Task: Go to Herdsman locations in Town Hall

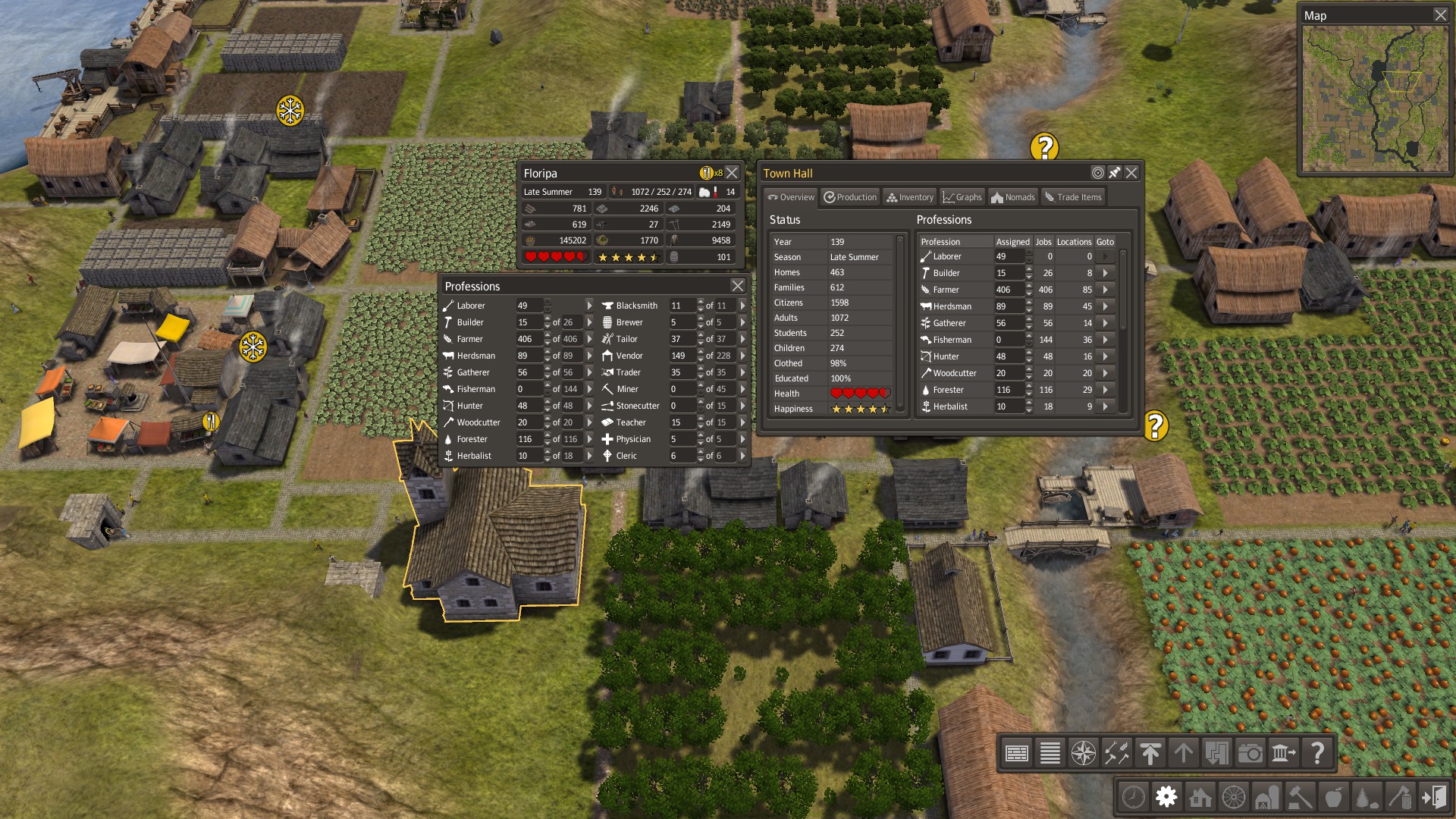Action: (x=1105, y=306)
